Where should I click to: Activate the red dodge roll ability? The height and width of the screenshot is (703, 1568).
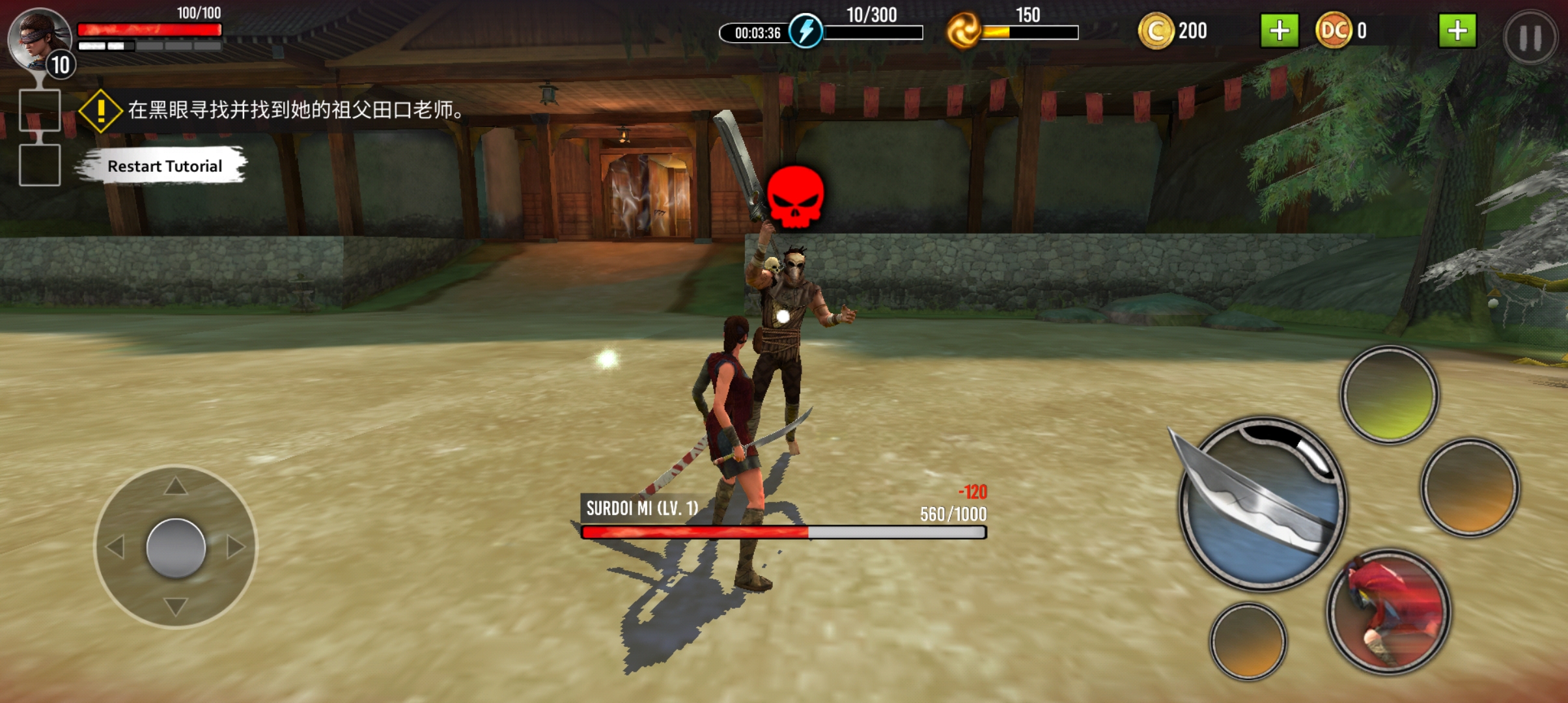1388,611
